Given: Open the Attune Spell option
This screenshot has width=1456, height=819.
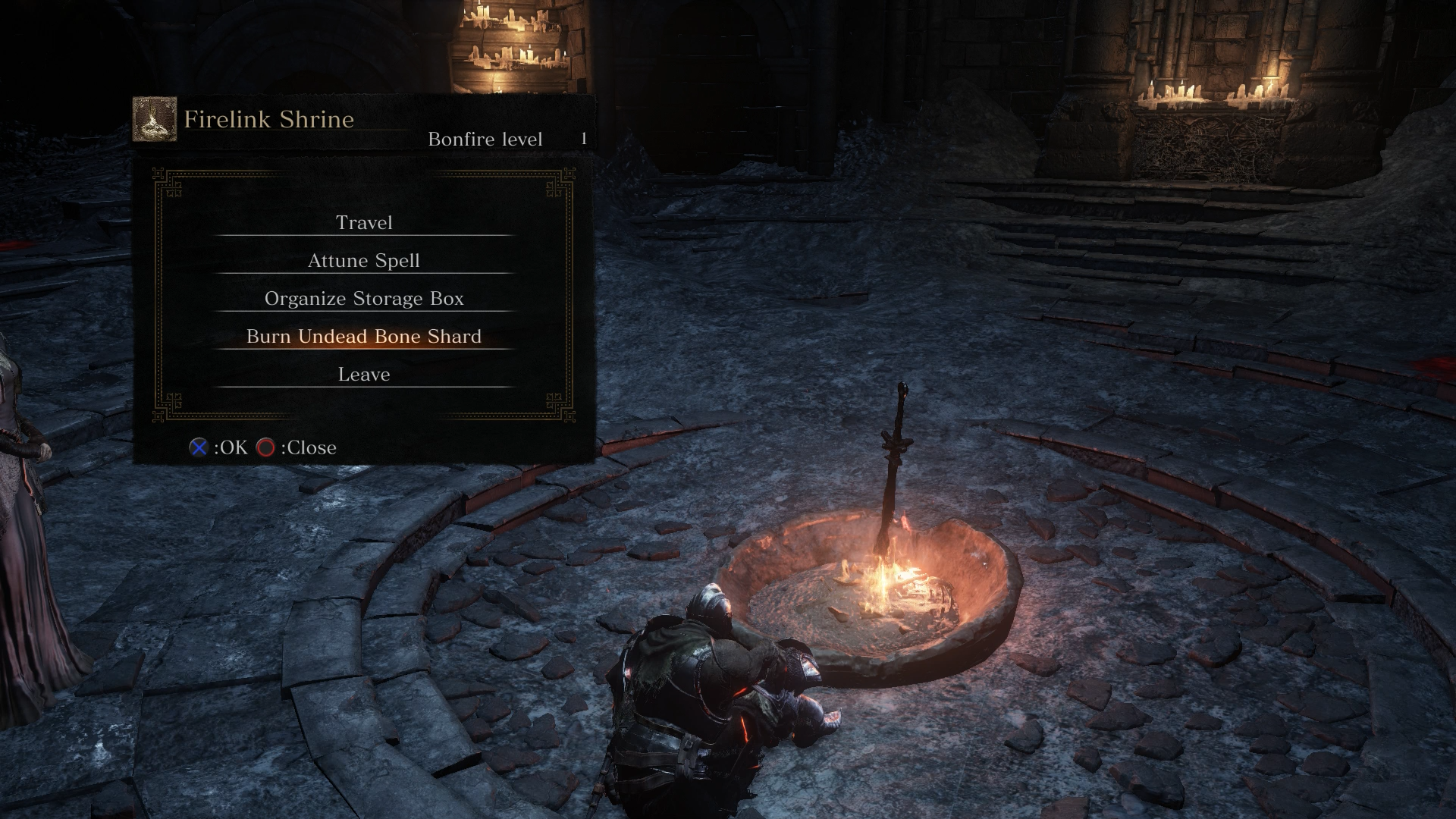Looking at the screenshot, I should point(364,260).
